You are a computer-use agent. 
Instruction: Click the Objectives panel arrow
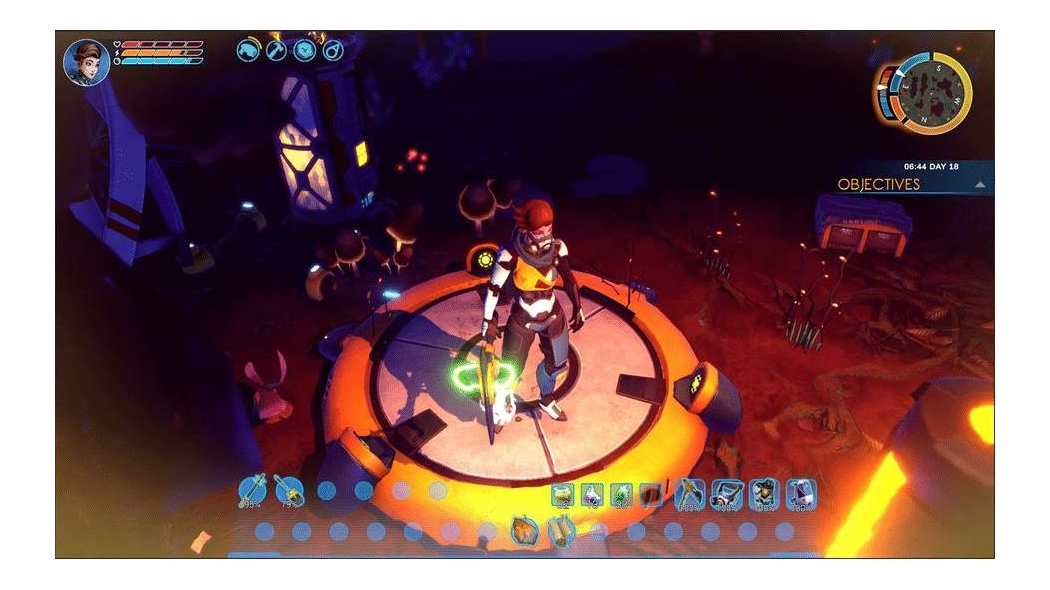point(980,185)
